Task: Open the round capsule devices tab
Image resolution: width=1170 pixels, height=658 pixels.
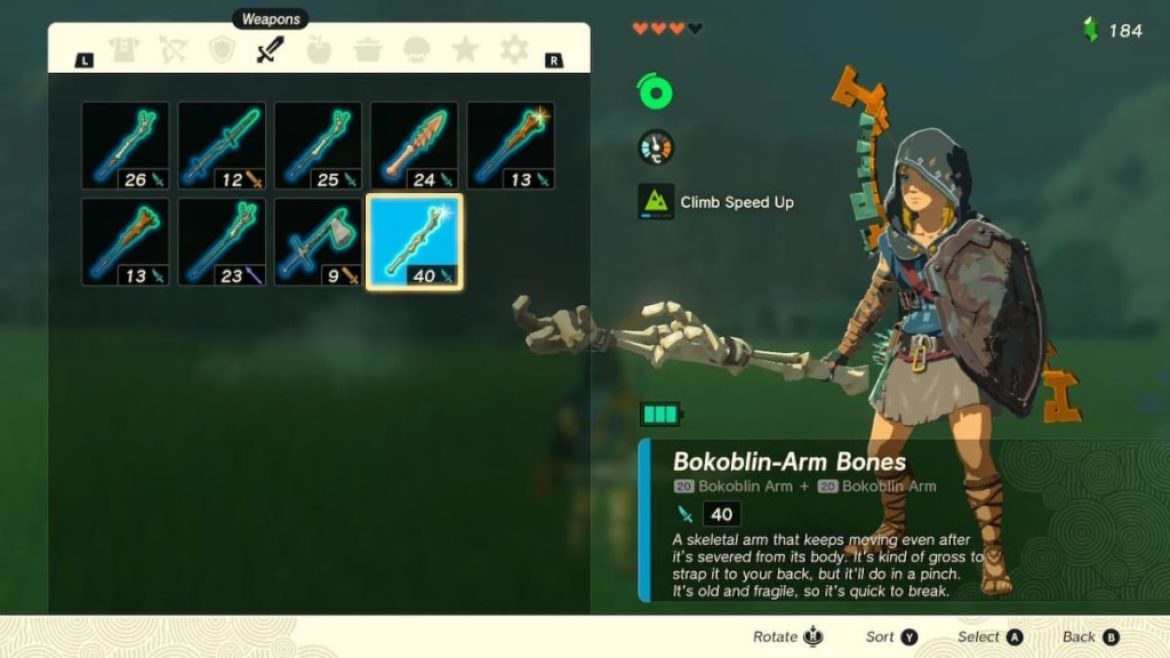Action: (x=417, y=50)
